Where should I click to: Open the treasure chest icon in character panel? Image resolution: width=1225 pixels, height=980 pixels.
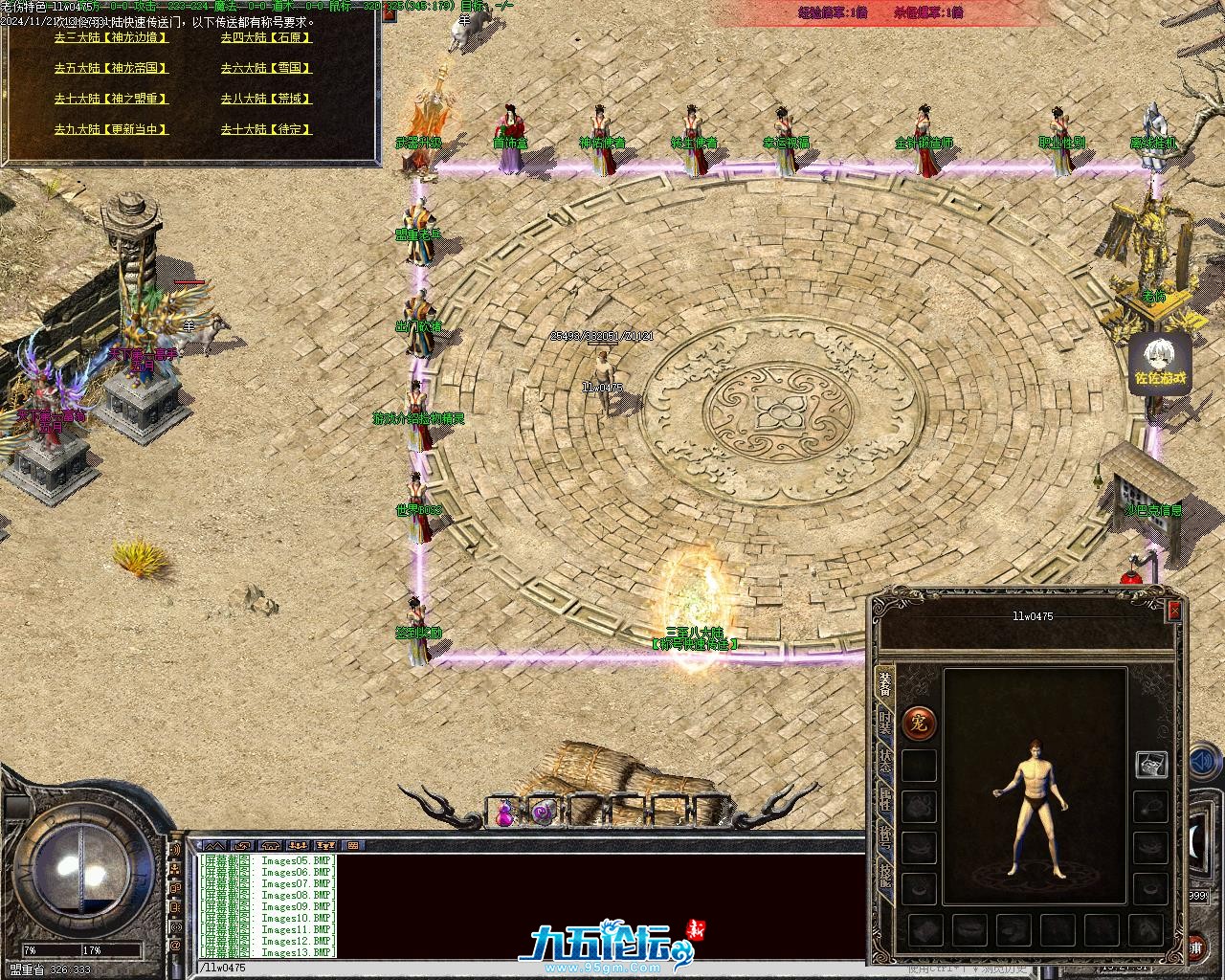pyautogui.click(x=1151, y=764)
